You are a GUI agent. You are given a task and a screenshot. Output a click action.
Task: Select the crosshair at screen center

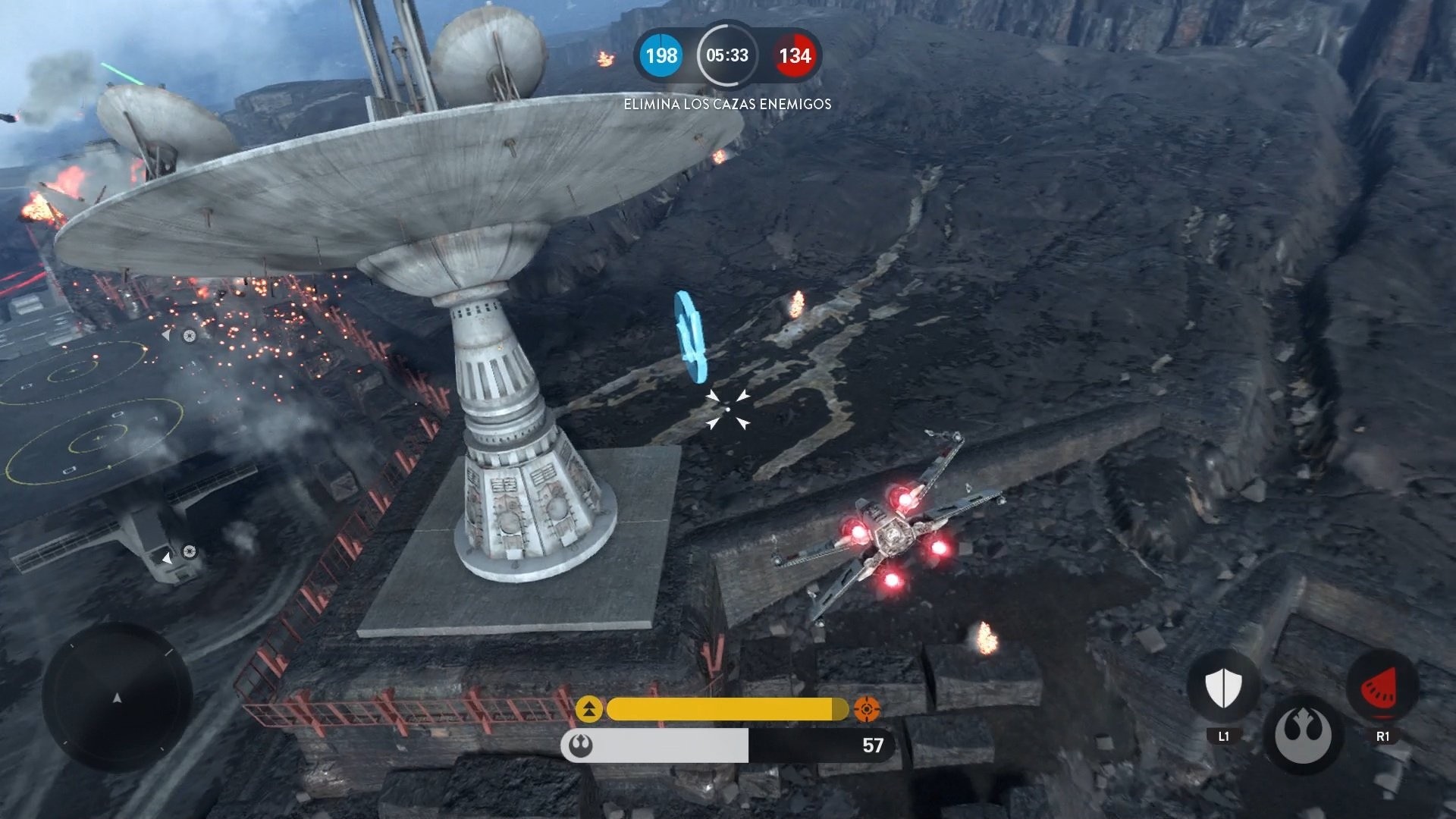tap(728, 409)
